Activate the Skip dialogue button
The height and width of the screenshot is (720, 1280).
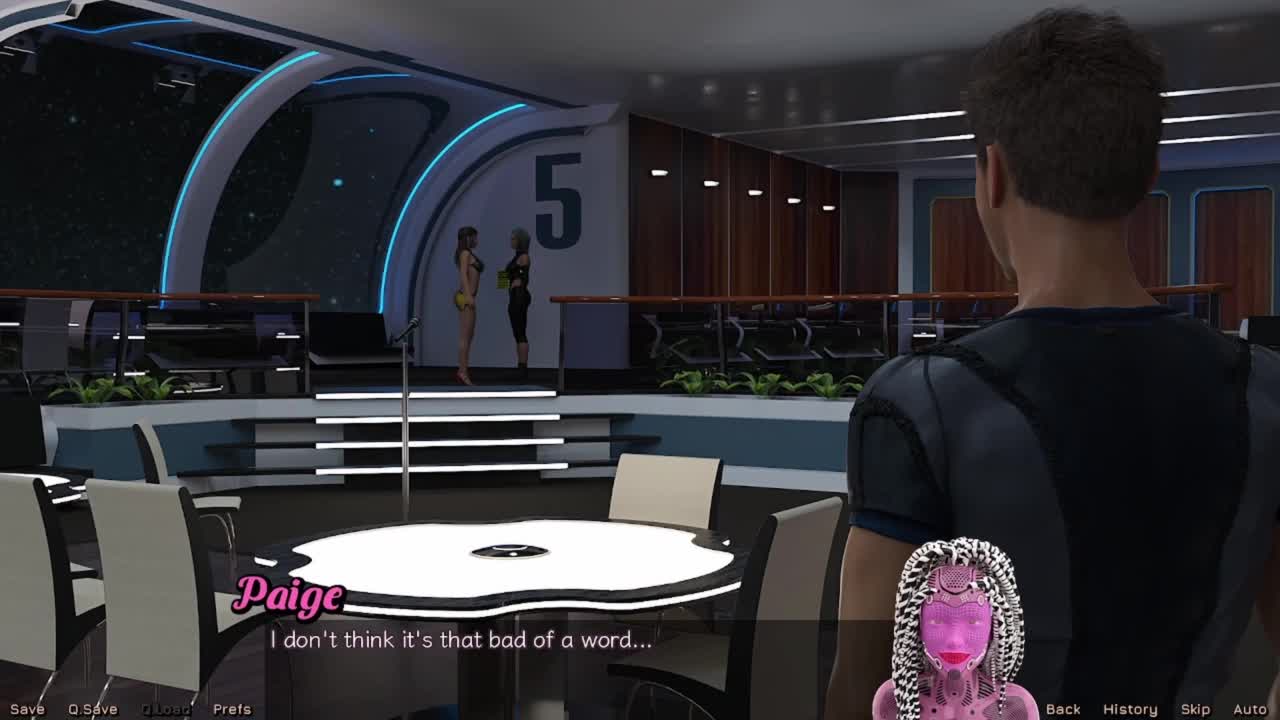(1195, 709)
